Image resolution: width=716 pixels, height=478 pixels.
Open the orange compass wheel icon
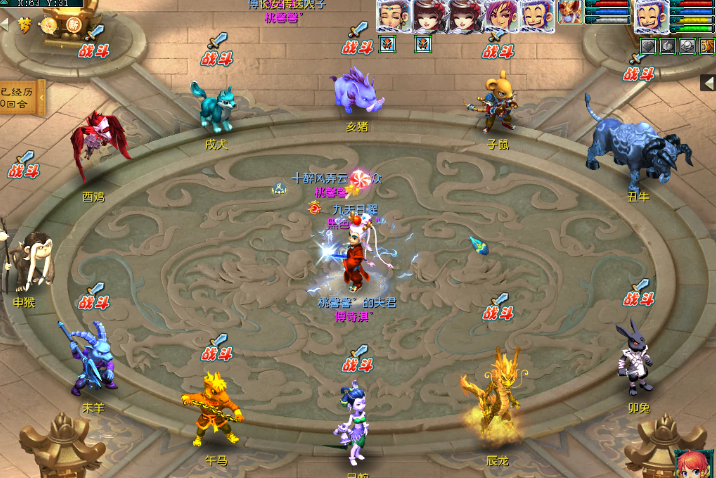47,23
